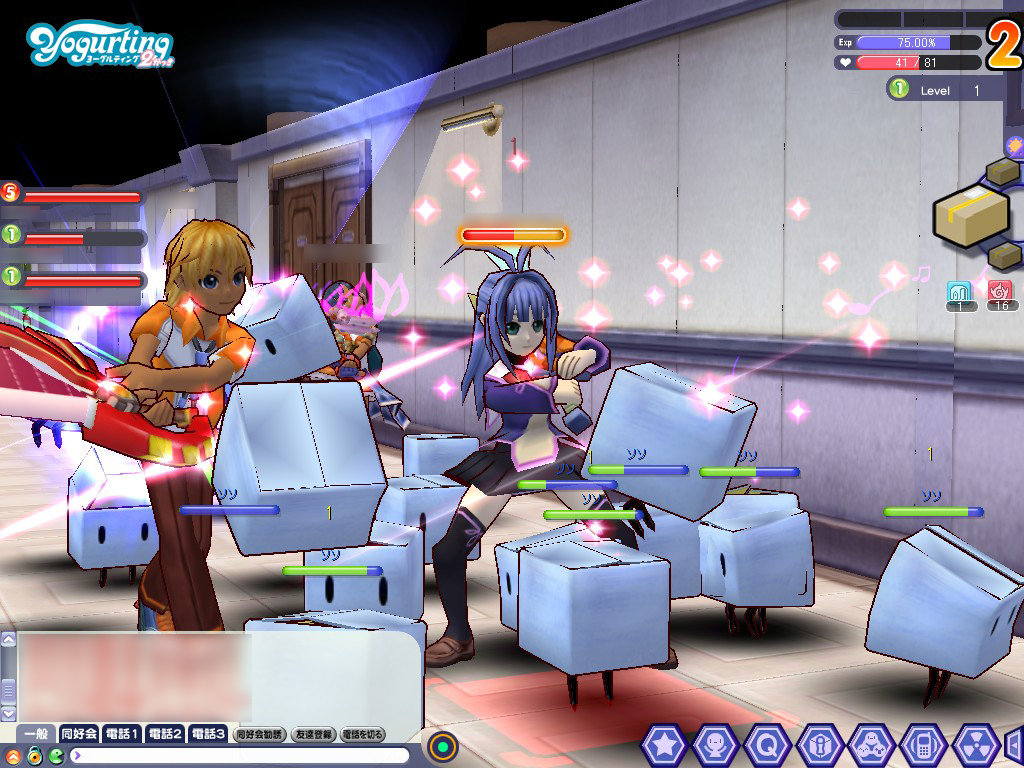Expand chat with the orange up-arrow icon
This screenshot has width=1024, height=768.
[13, 755]
